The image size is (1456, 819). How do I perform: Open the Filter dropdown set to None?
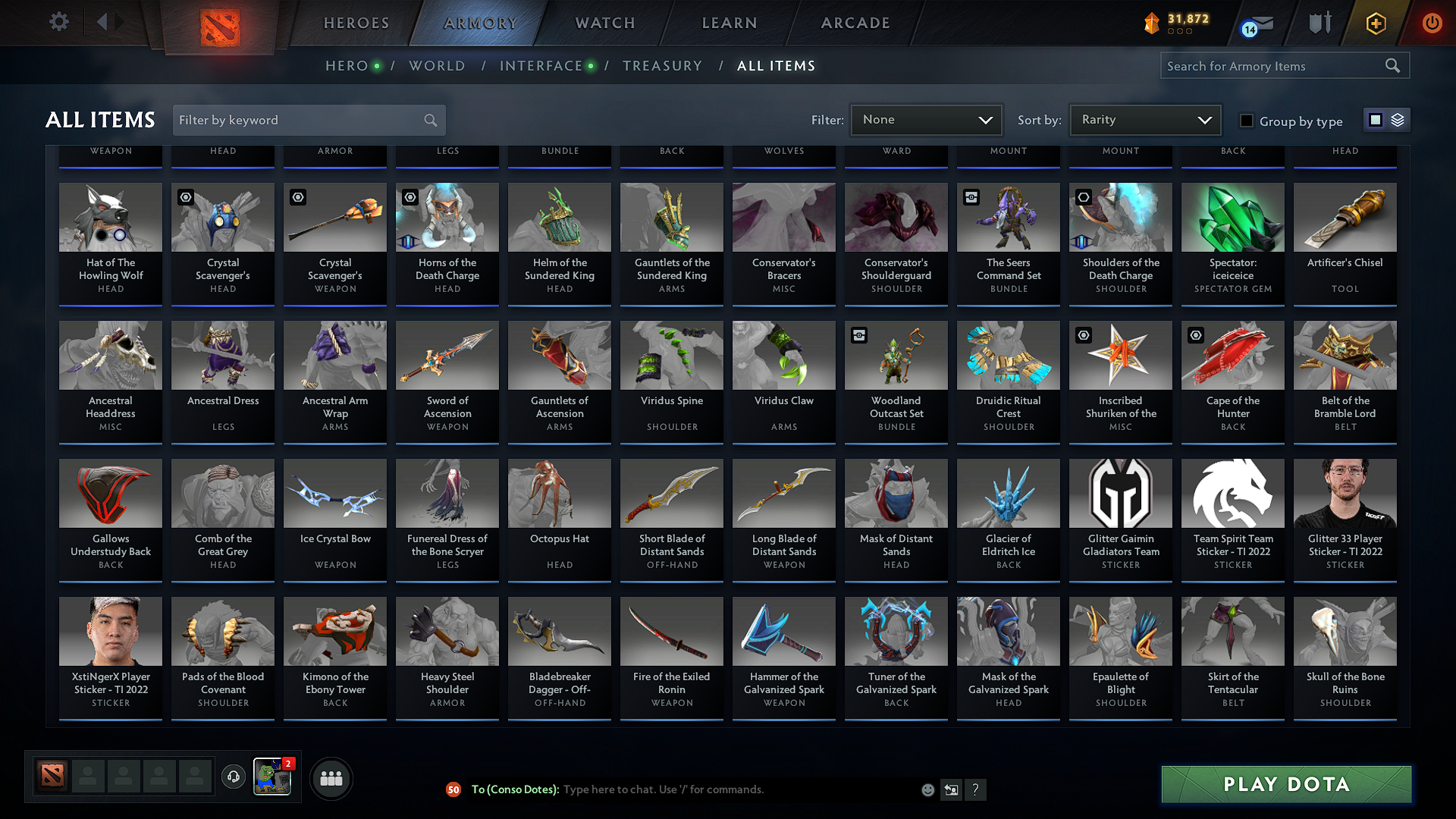click(x=926, y=119)
